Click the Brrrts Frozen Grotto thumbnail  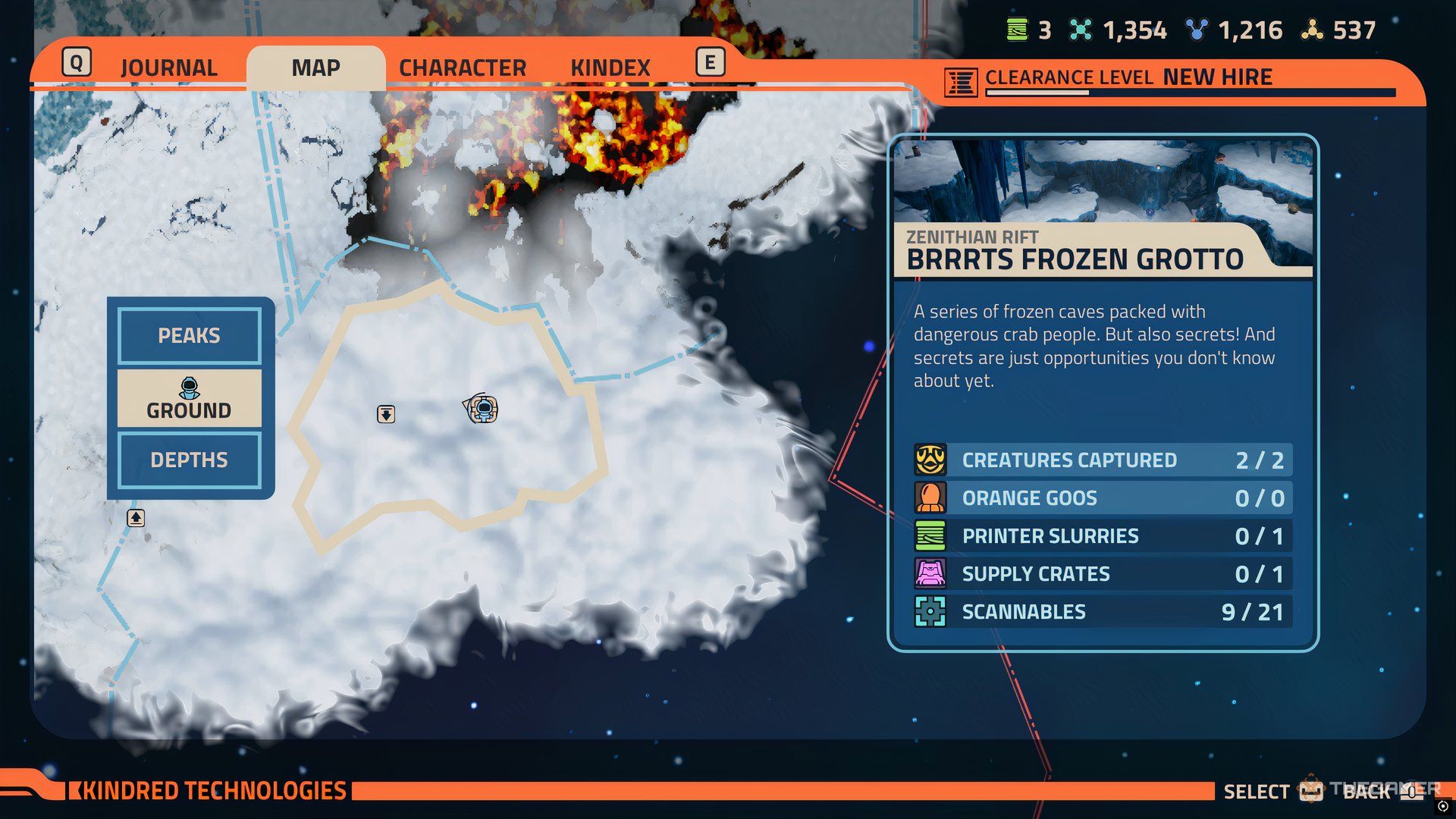tap(1103, 182)
